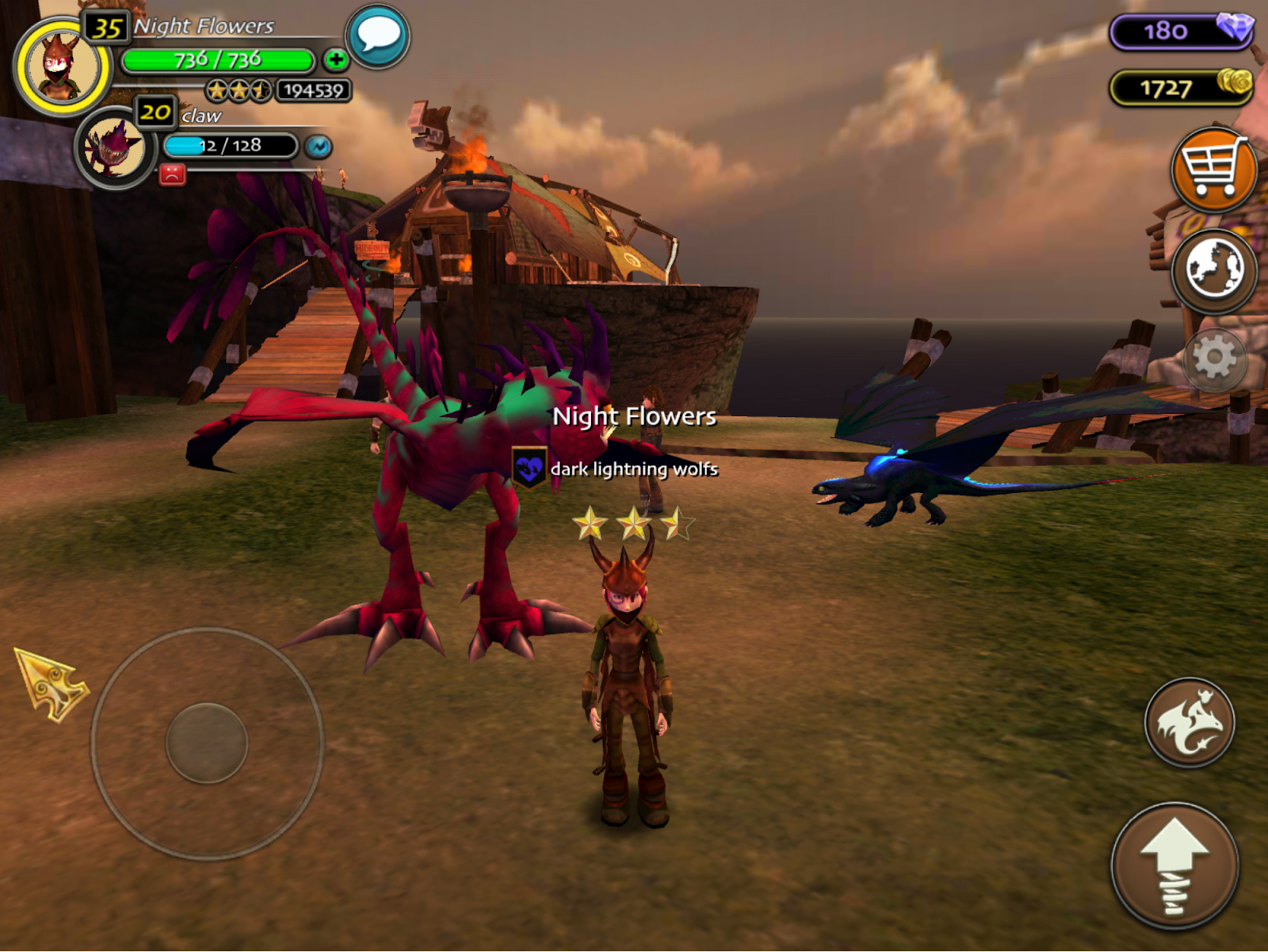
Task: Open the shopping cart store
Action: click(x=1213, y=170)
